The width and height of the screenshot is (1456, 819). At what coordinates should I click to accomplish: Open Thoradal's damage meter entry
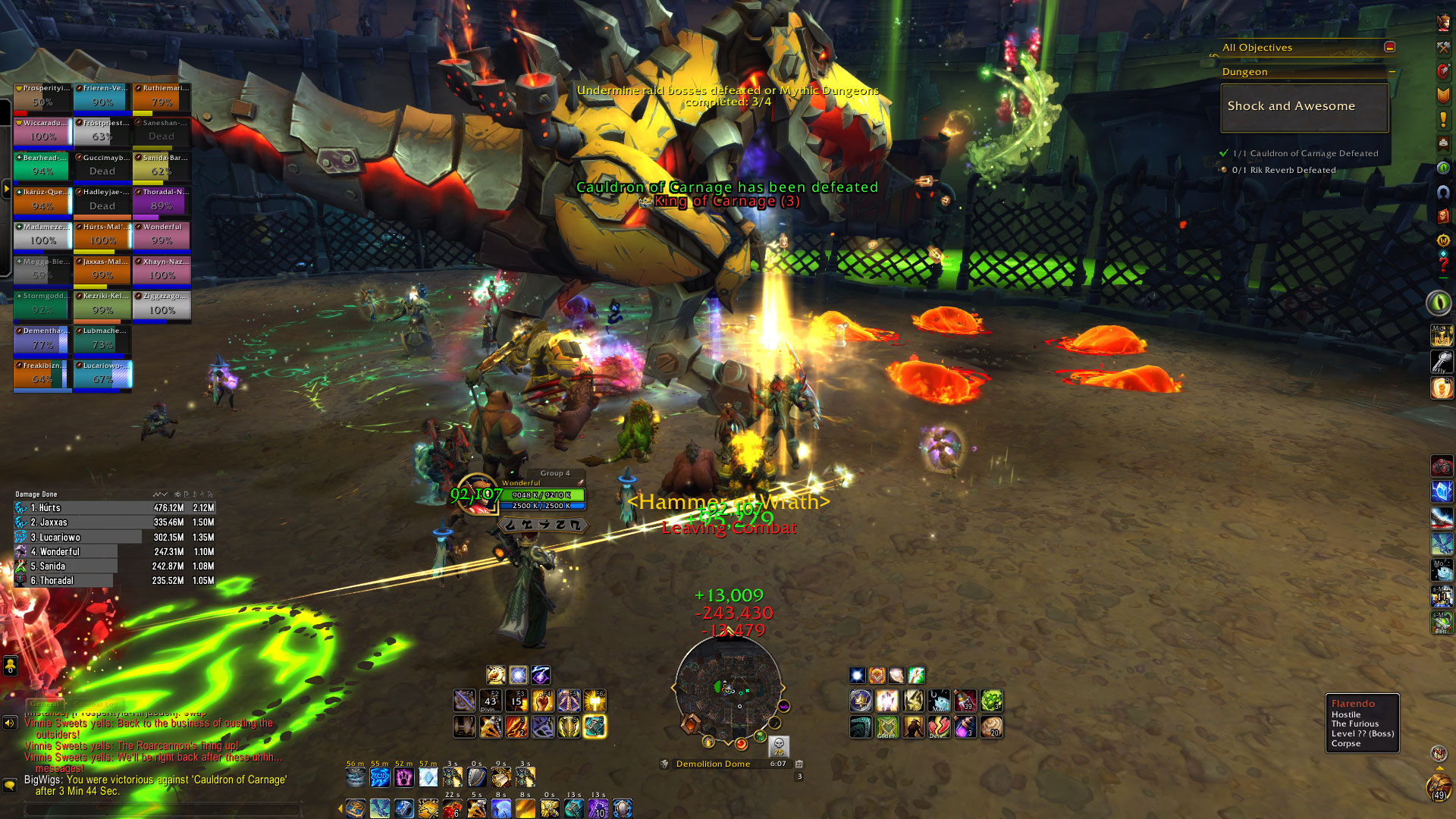[x=115, y=581]
